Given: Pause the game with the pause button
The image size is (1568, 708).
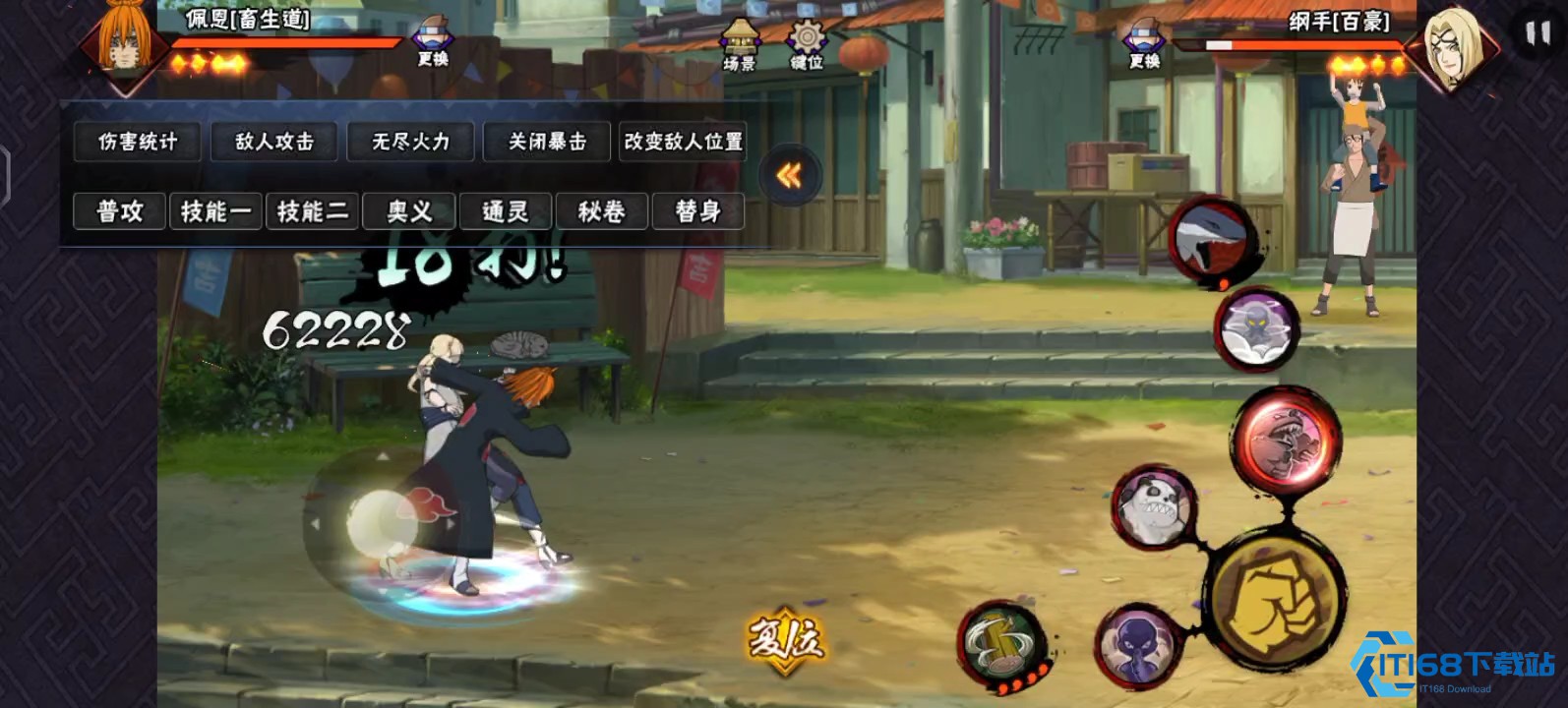Looking at the screenshot, I should (x=1537, y=34).
